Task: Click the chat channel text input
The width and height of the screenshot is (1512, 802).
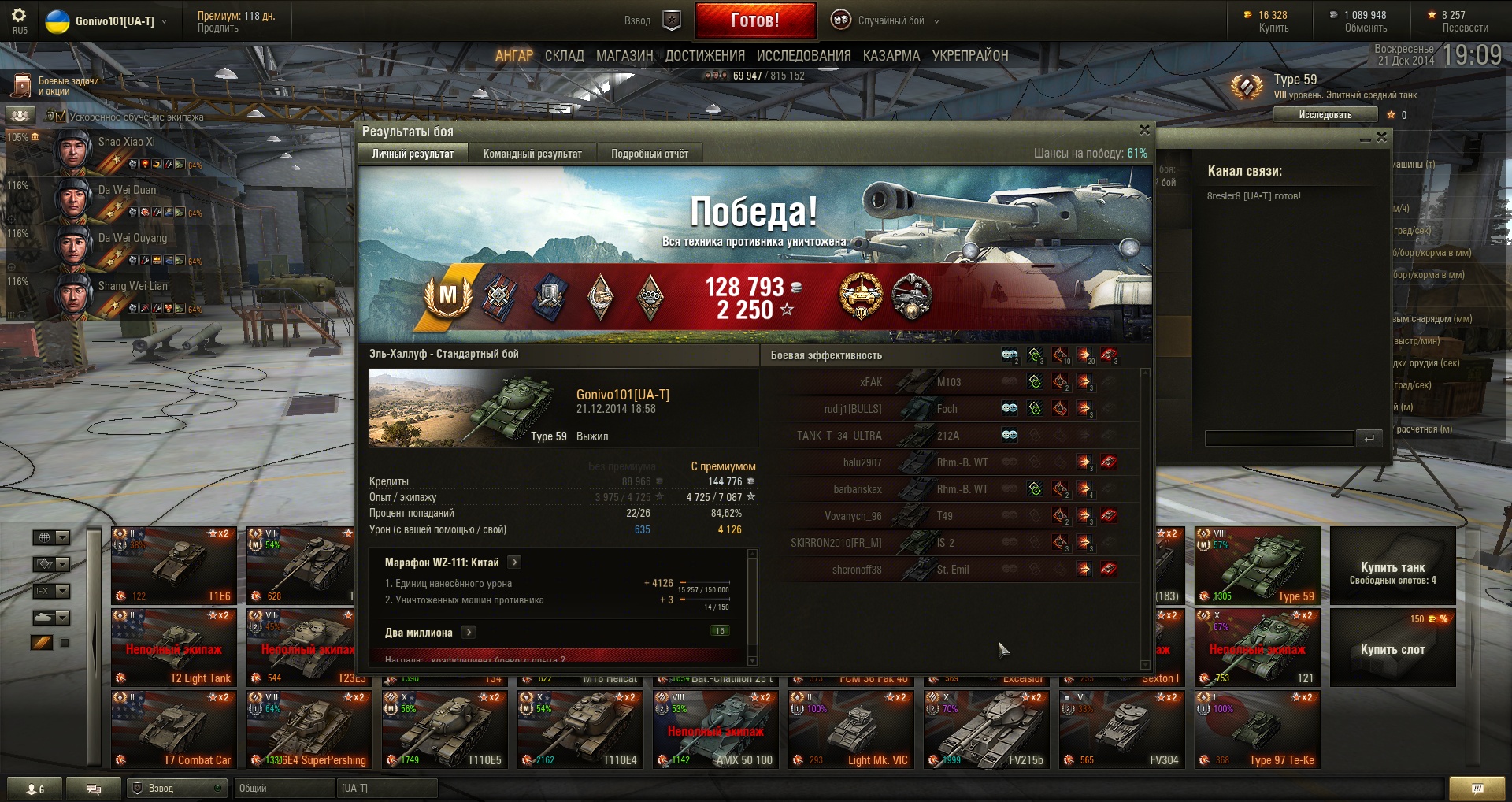Action: click(1278, 438)
